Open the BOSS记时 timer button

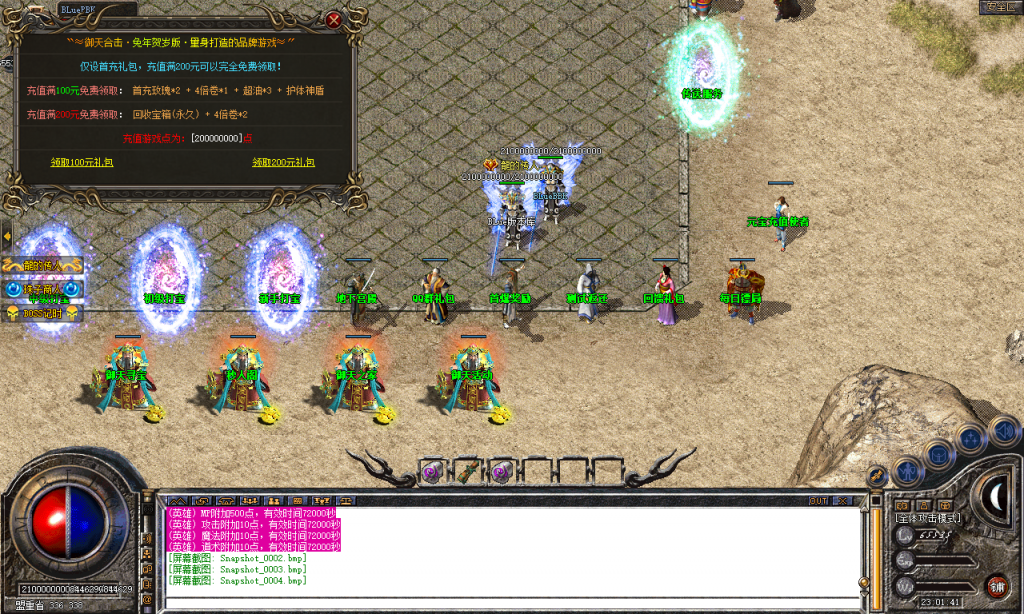42,313
